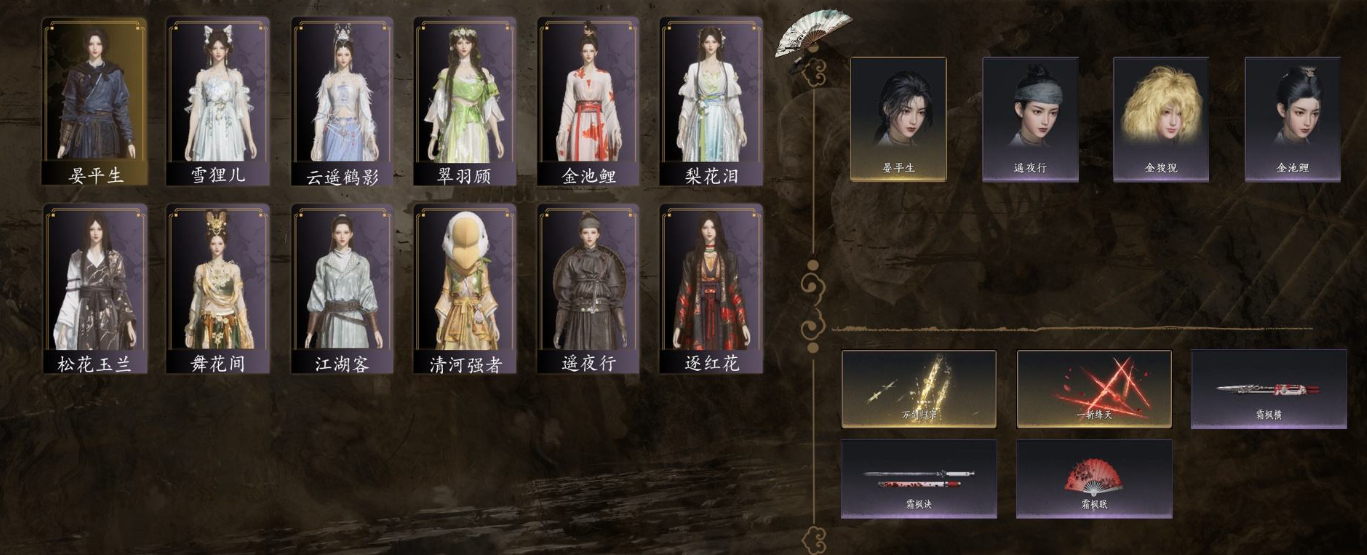
Task: Choose the 金池鲤 white and red outfit
Action: [x=587, y=101]
